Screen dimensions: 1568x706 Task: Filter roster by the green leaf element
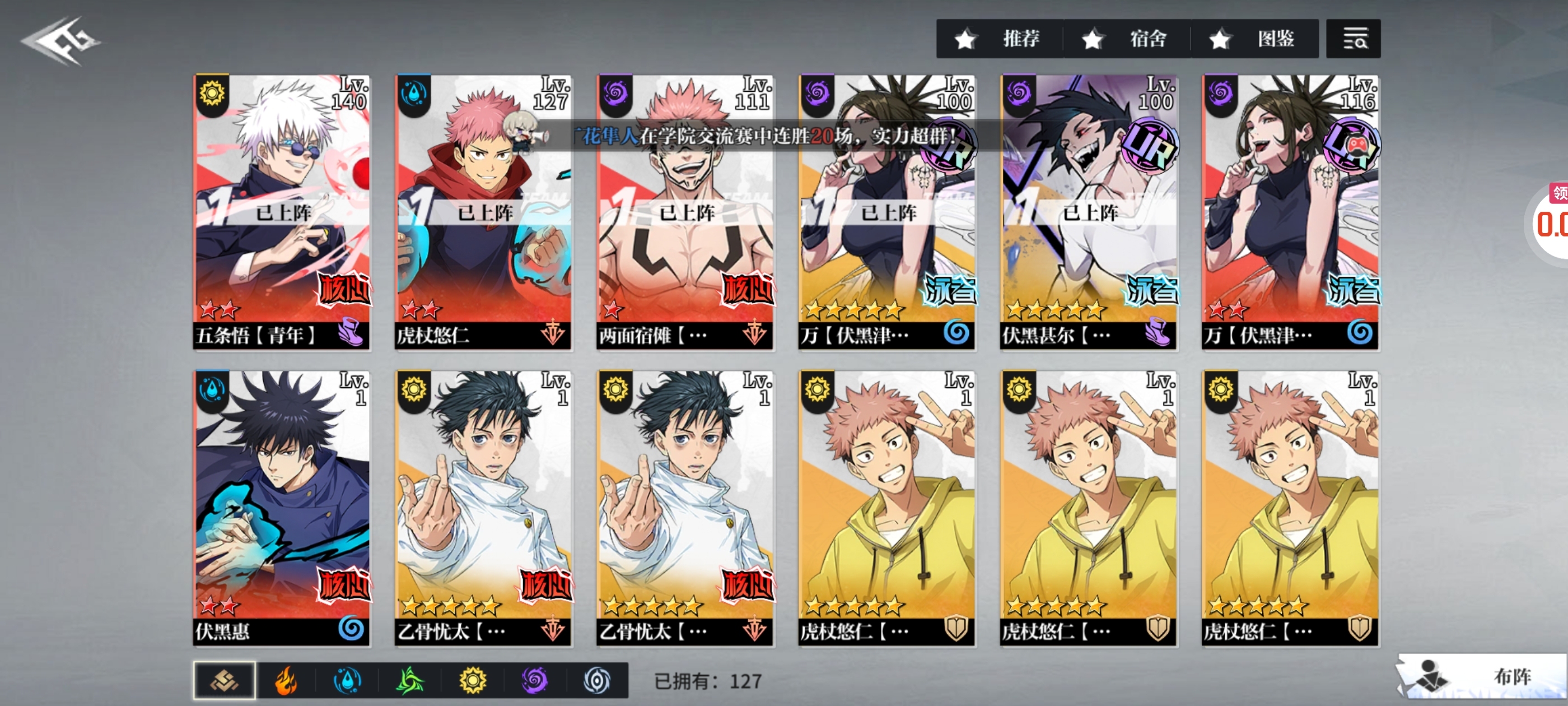[410, 680]
